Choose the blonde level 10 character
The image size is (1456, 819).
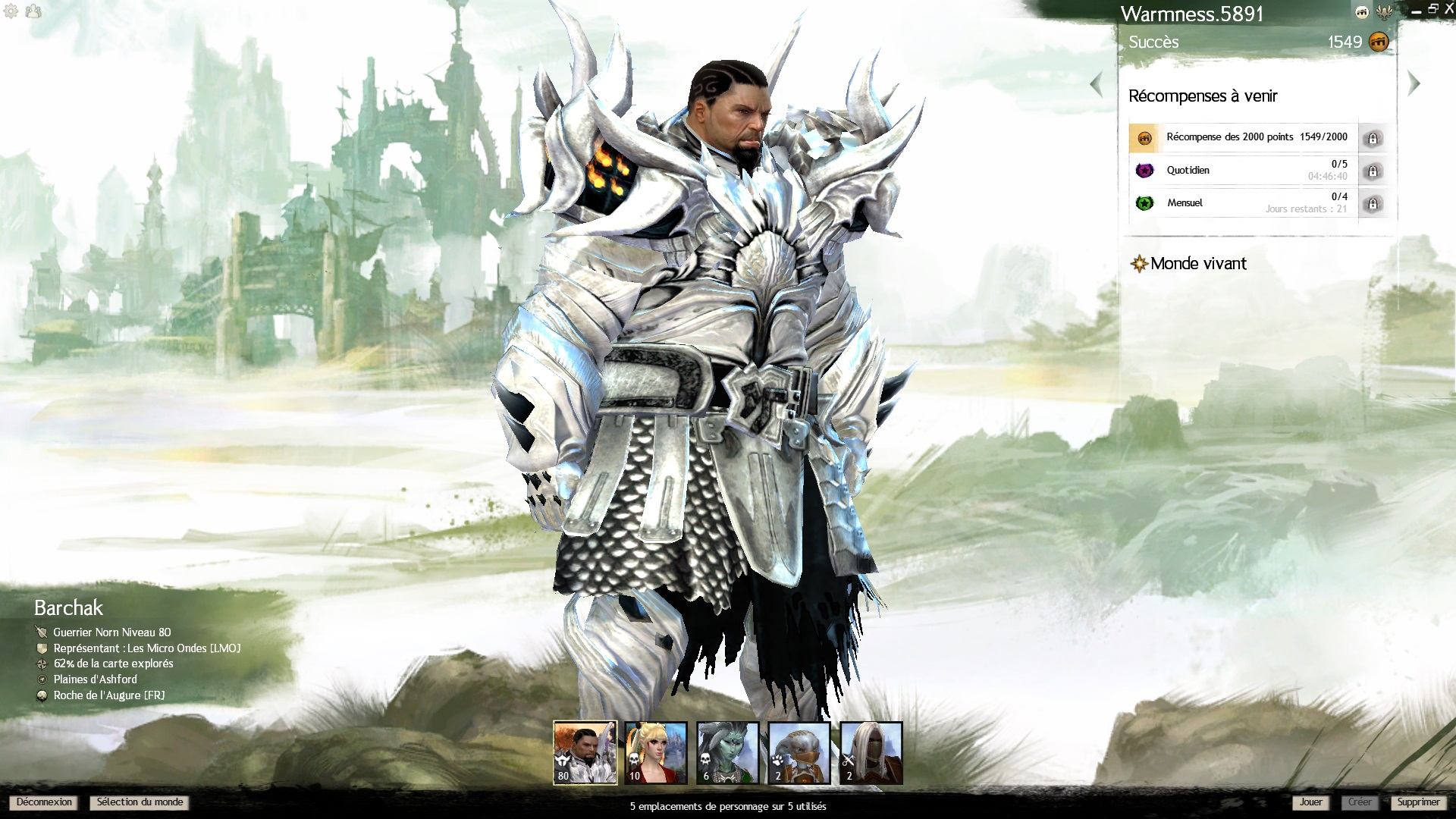pos(656,752)
